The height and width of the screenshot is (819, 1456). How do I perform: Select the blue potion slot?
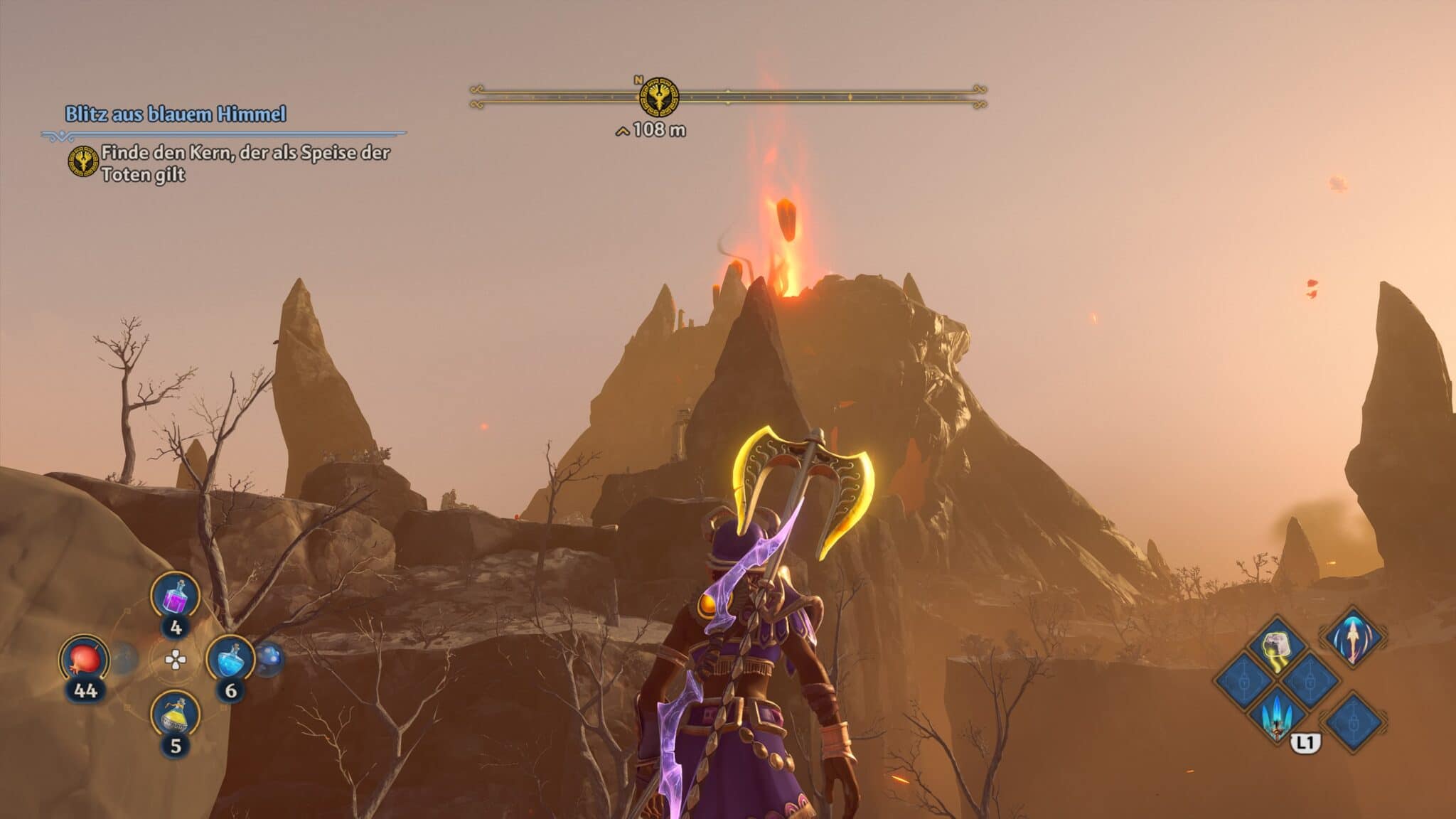(230, 659)
